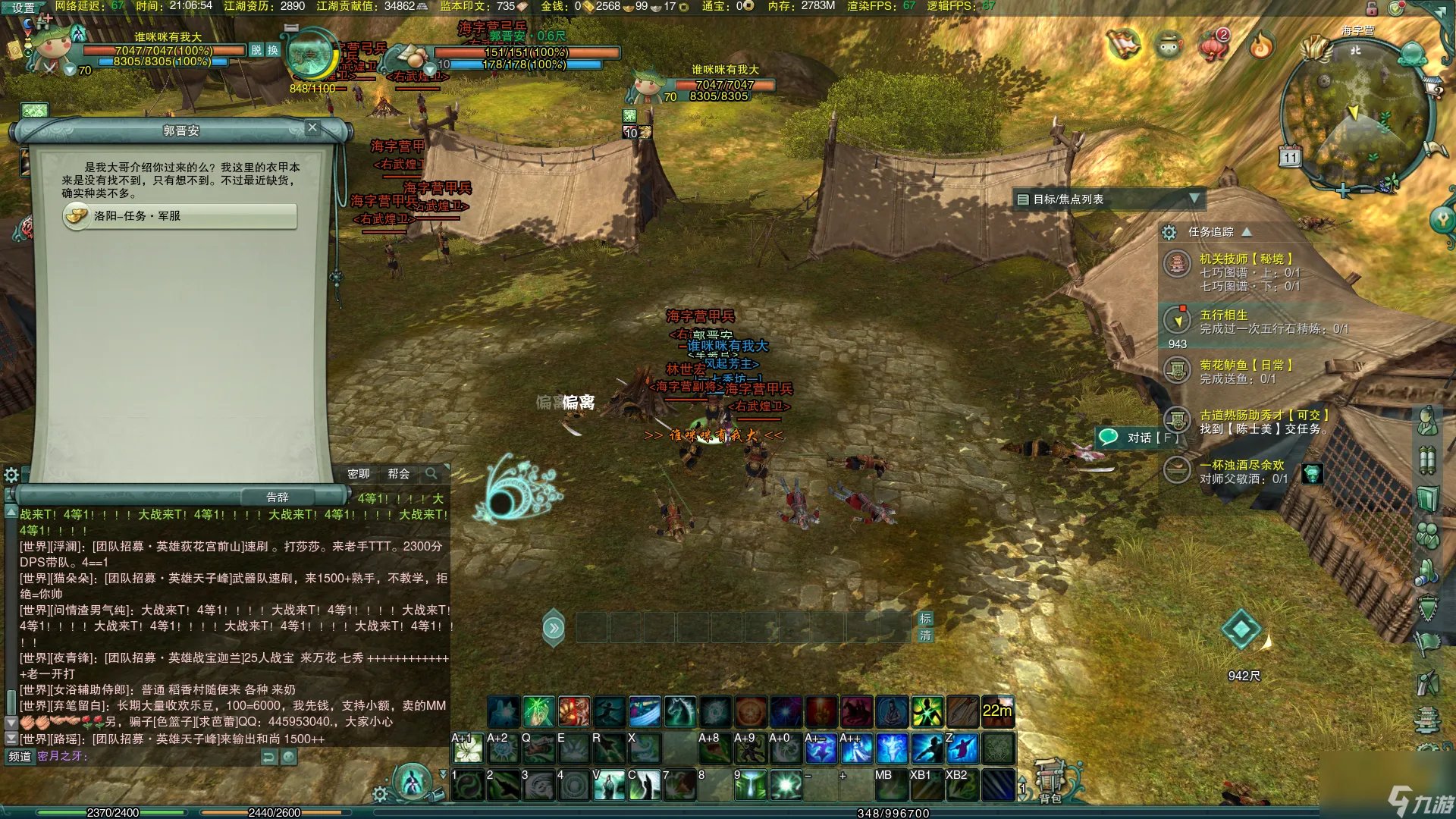Click the 频道 channel selector

pyautogui.click(x=20, y=756)
